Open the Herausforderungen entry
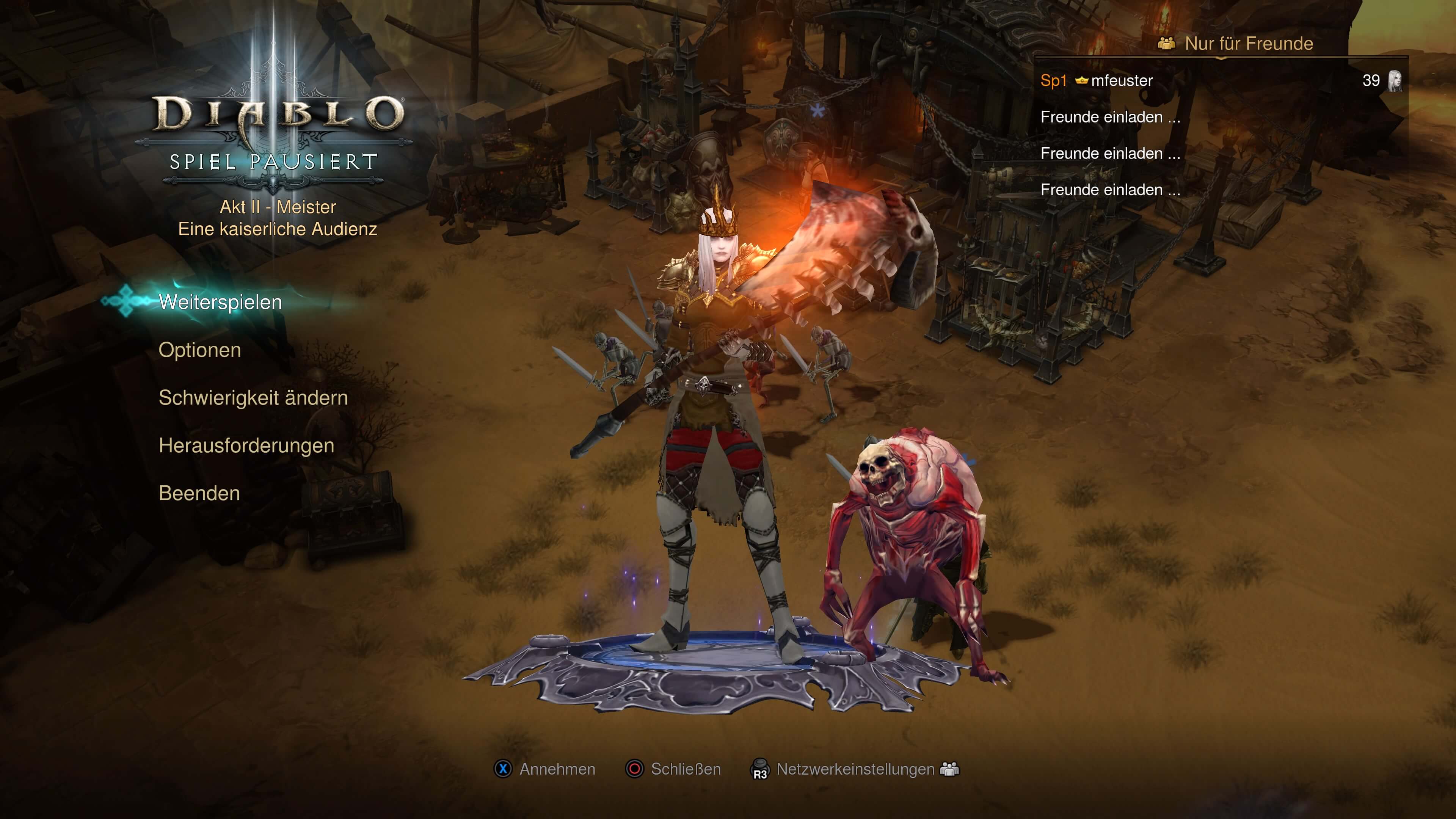 coord(246,446)
